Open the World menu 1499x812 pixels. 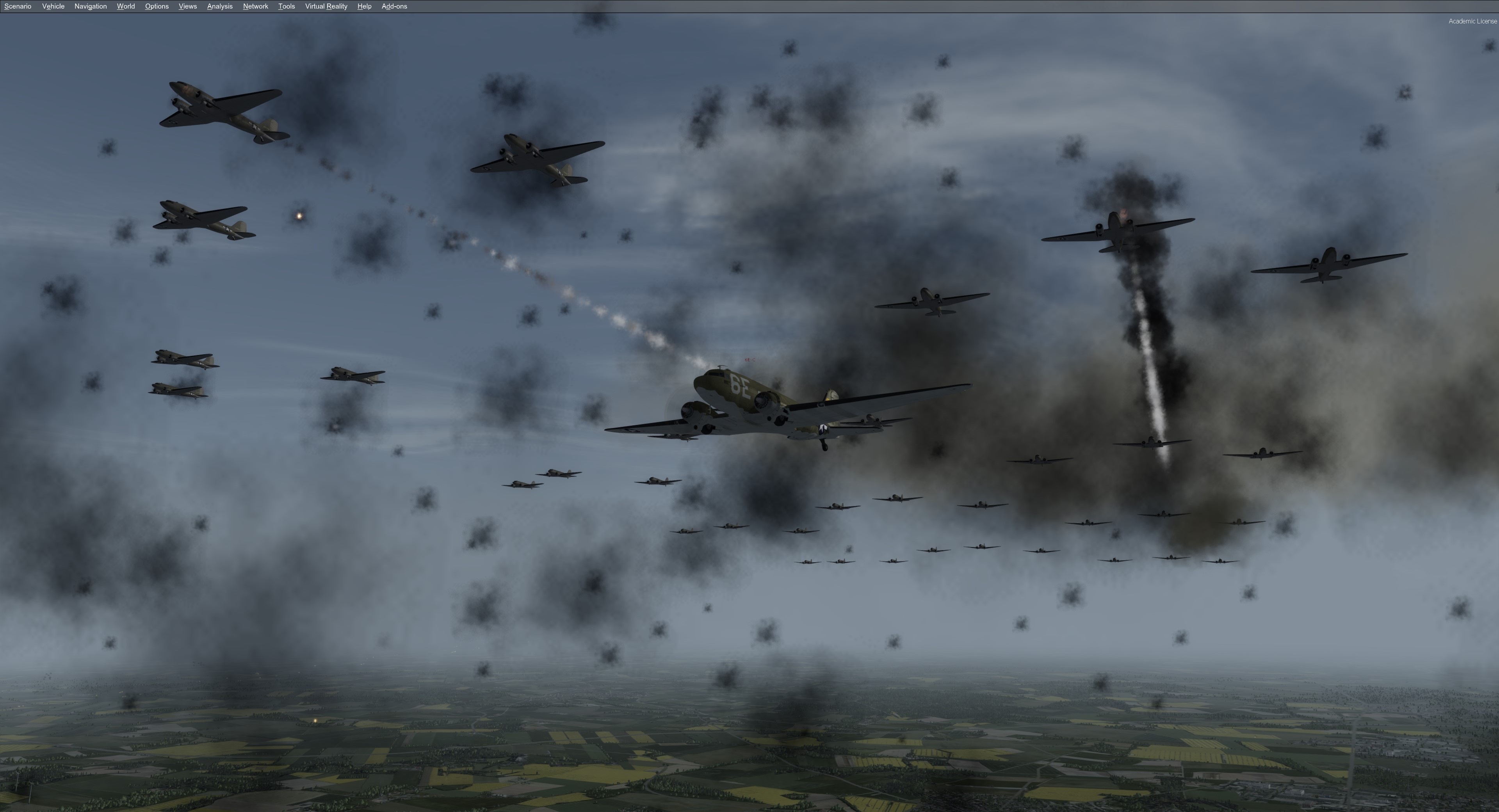pyautogui.click(x=126, y=6)
